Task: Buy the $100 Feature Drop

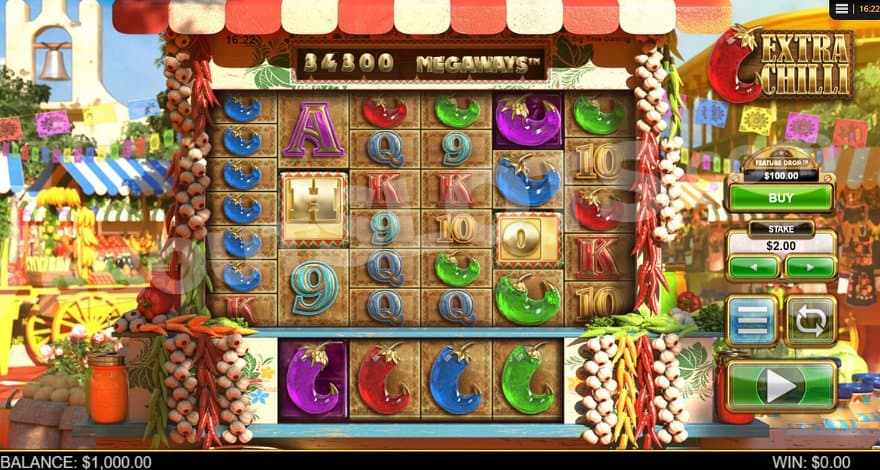Action: [x=780, y=198]
